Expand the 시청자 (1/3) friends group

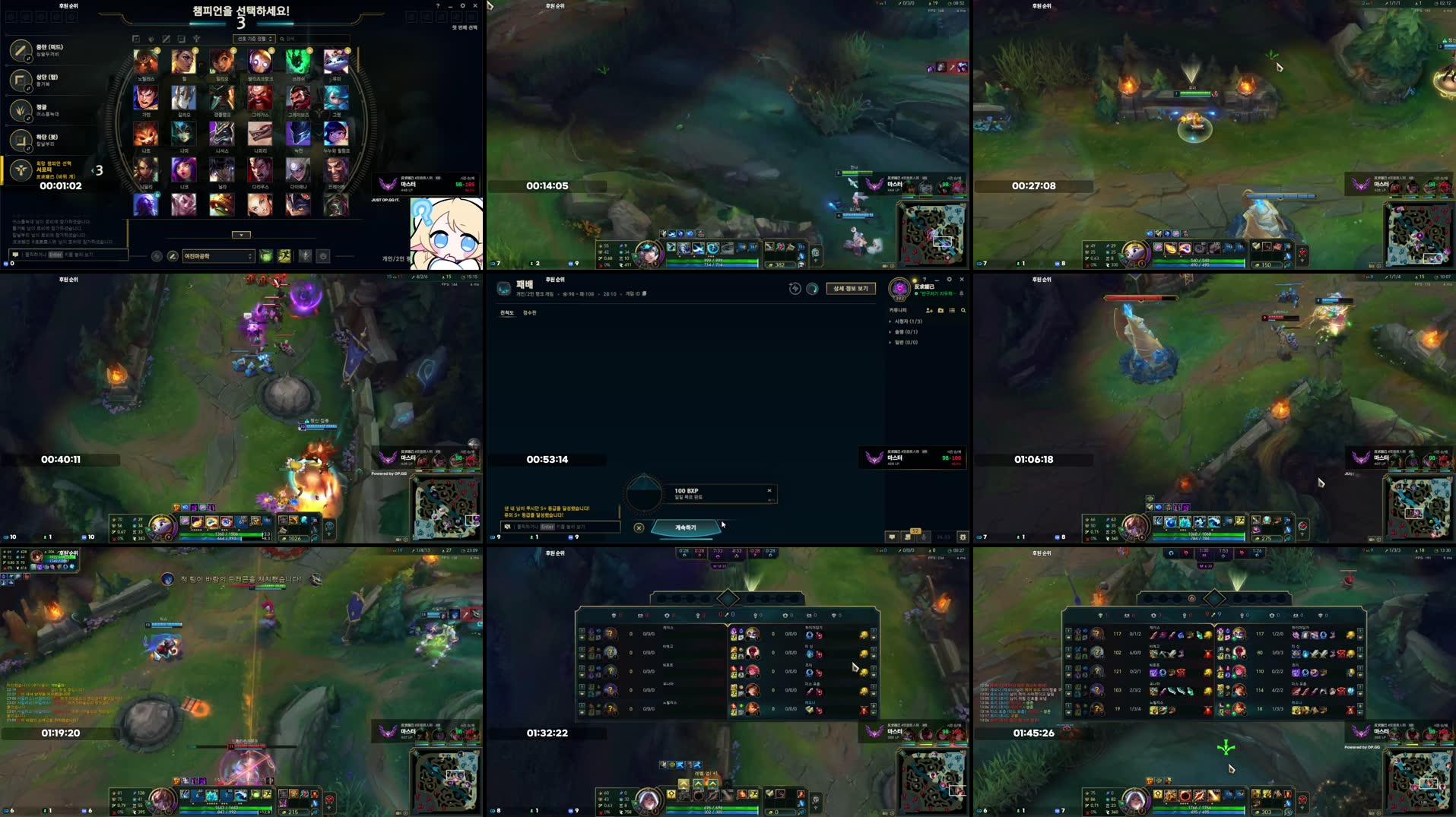[x=908, y=321]
